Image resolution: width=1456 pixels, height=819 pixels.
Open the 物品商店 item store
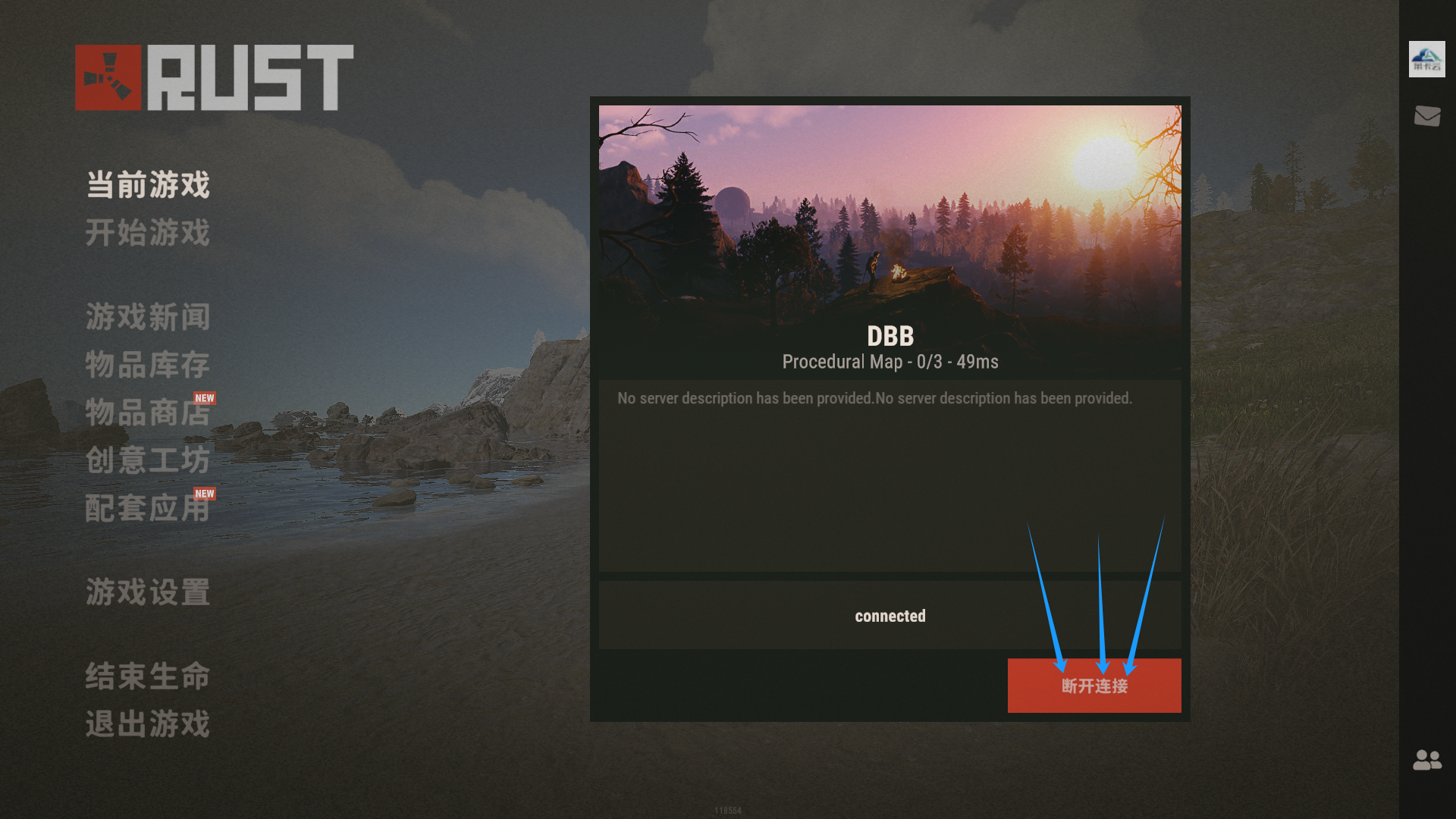click(x=148, y=413)
